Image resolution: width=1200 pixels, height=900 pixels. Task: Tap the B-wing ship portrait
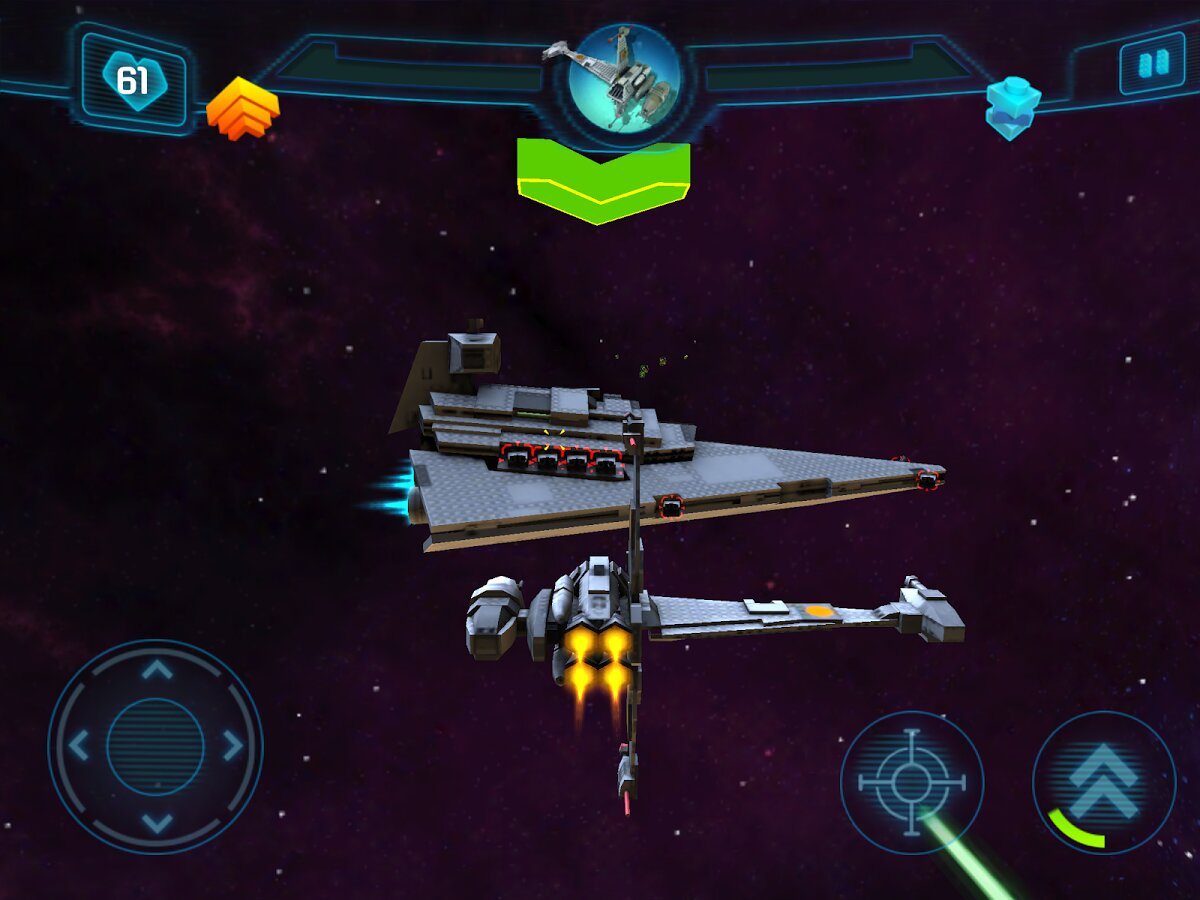click(623, 76)
